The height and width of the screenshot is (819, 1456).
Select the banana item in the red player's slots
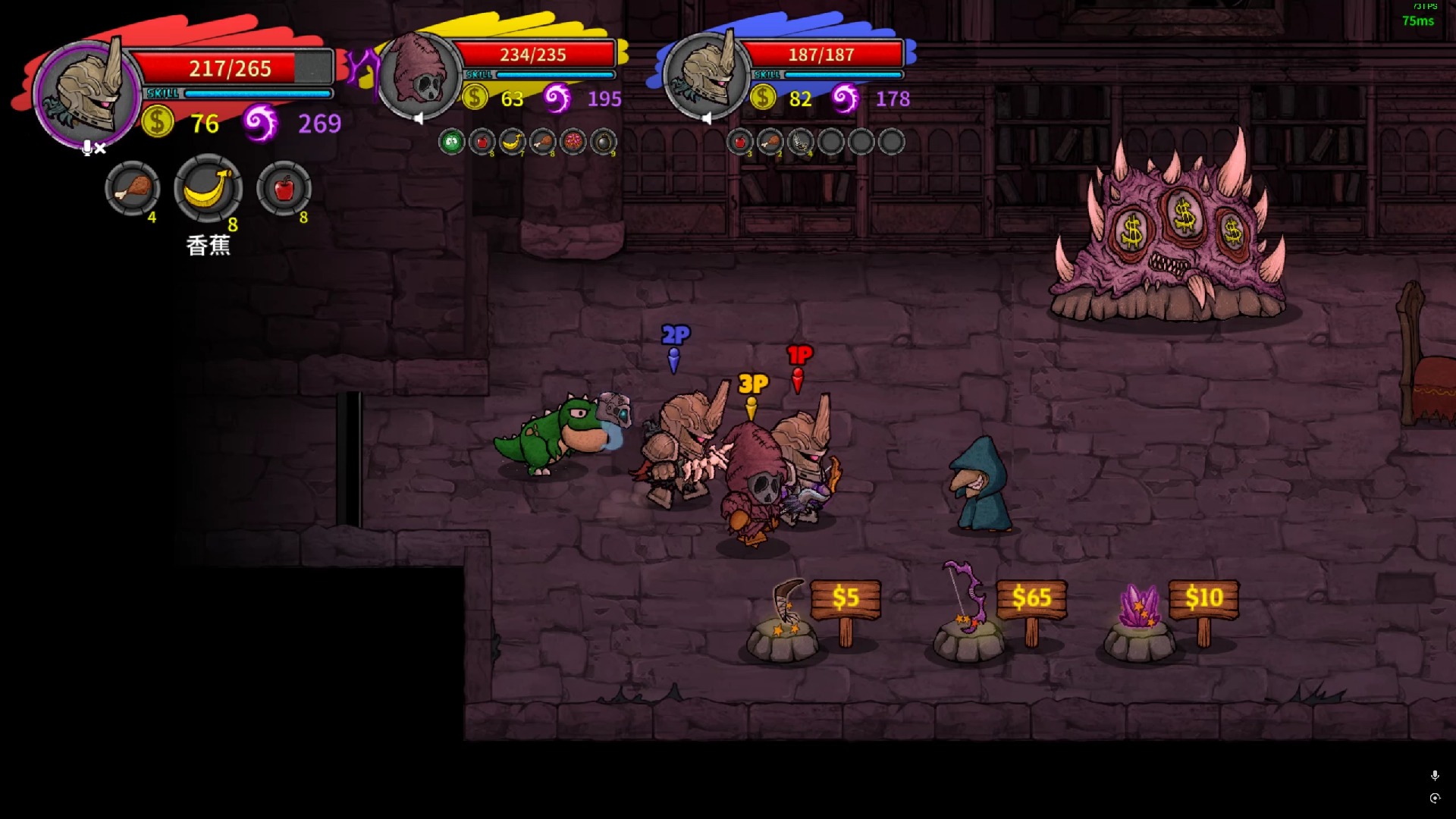click(208, 190)
